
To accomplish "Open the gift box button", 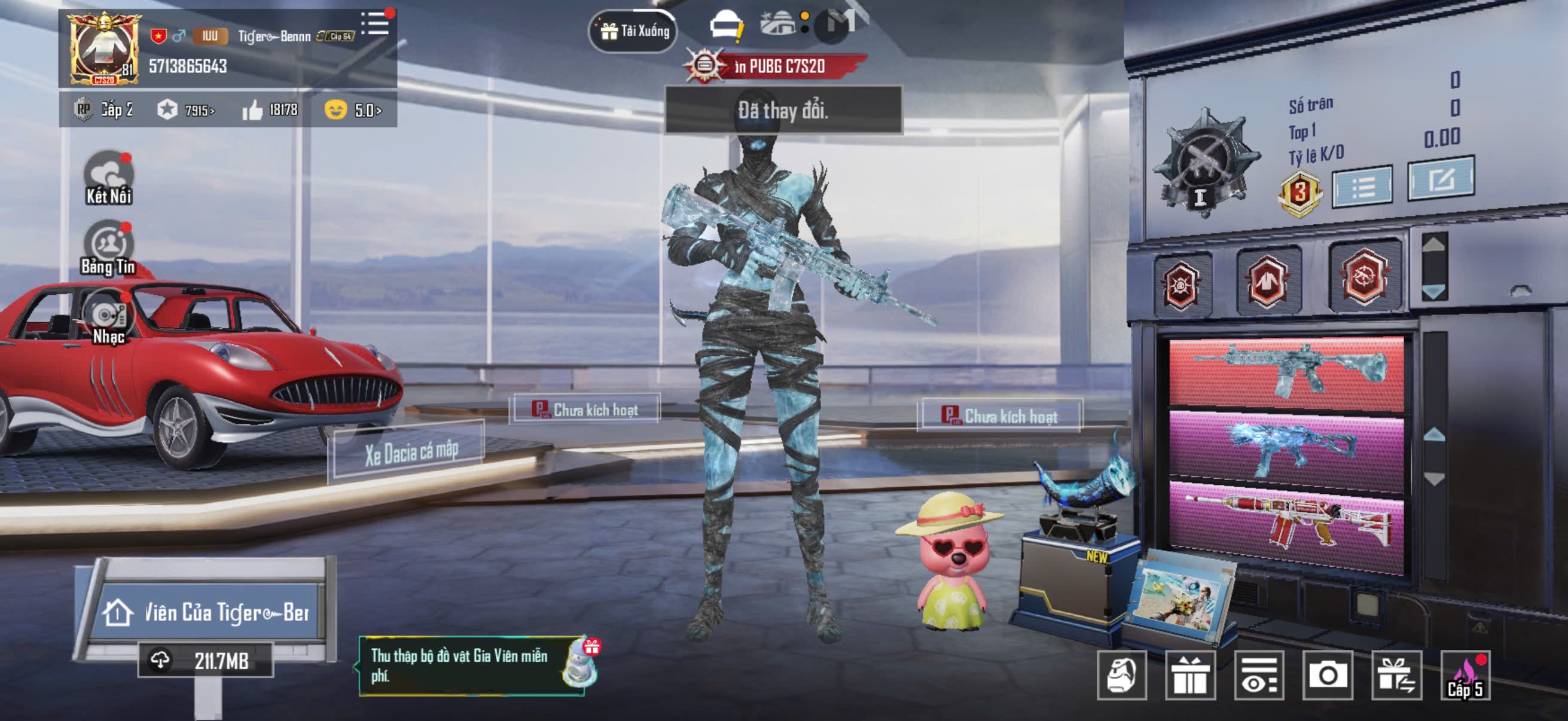I will pos(1189,676).
